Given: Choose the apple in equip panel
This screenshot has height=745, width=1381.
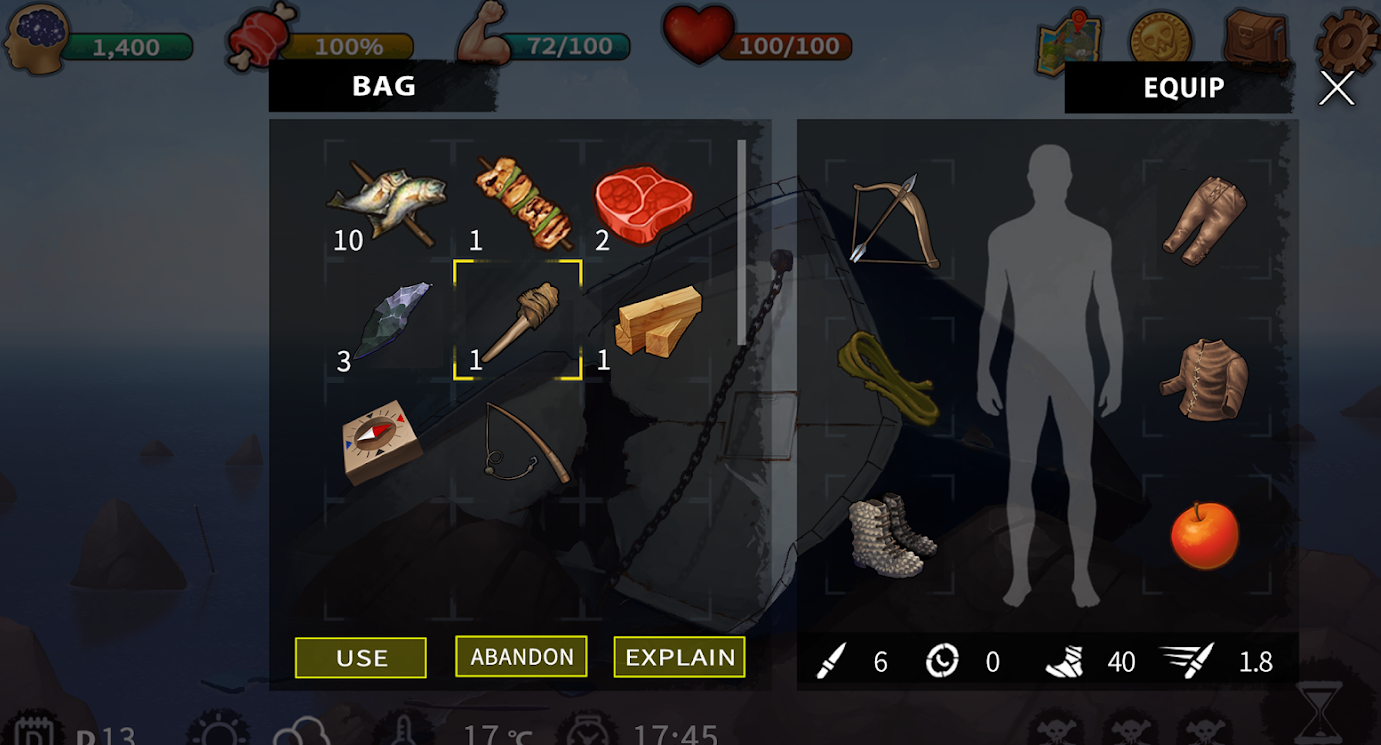Looking at the screenshot, I should (x=1204, y=536).
